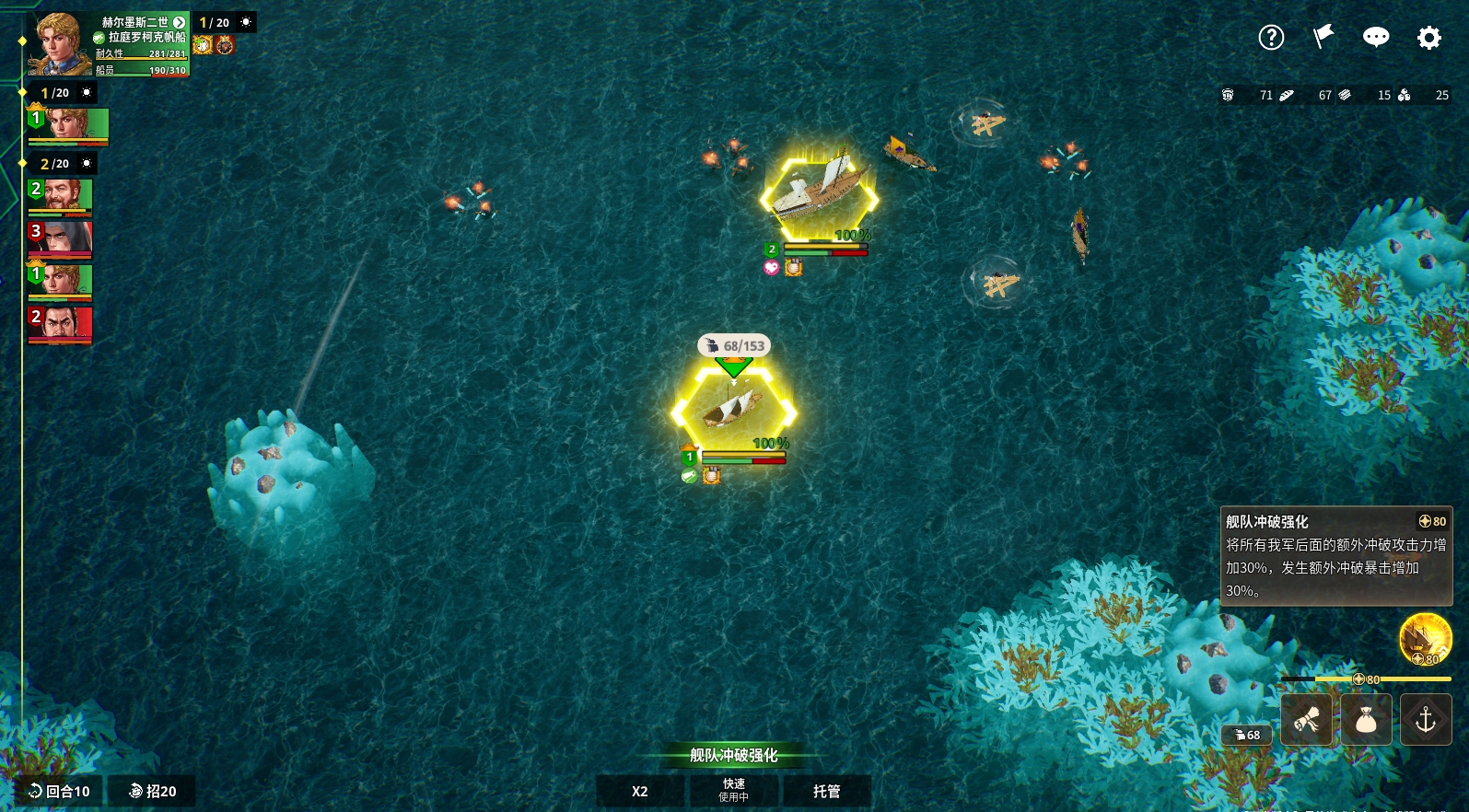Click the 回合10 round counter button

[x=60, y=791]
